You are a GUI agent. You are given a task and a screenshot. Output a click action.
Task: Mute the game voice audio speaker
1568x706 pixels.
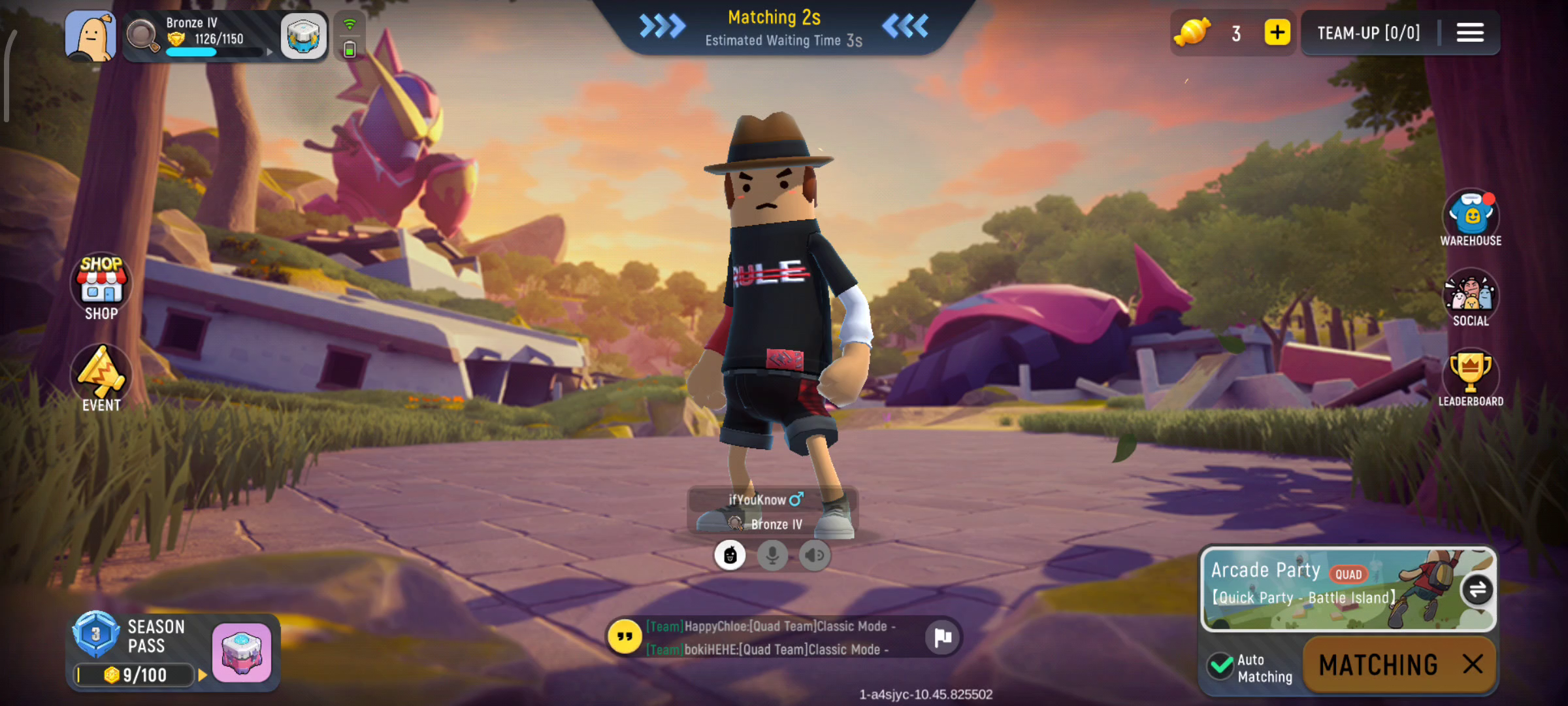[x=814, y=555]
